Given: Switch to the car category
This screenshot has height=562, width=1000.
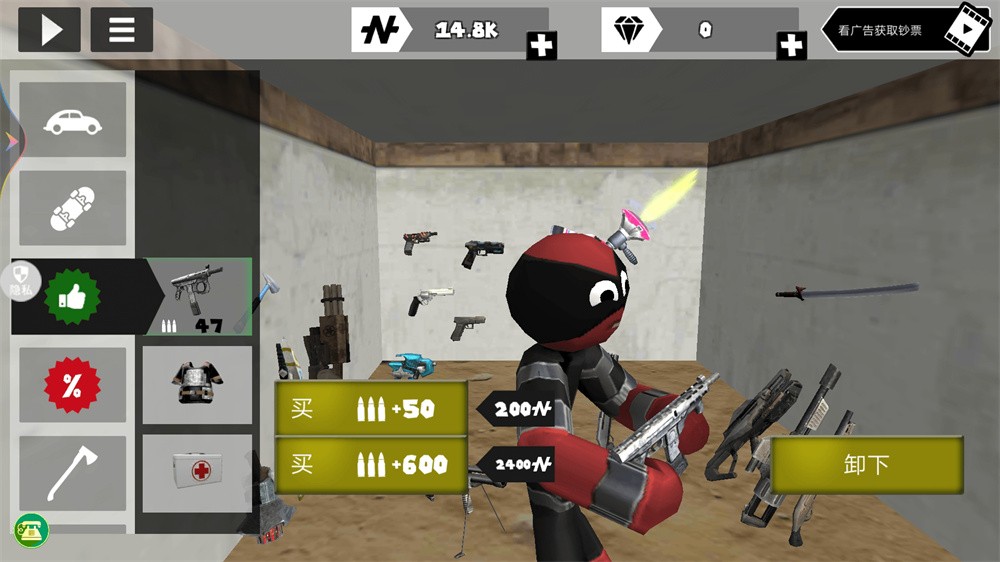Looking at the screenshot, I should point(72,120).
